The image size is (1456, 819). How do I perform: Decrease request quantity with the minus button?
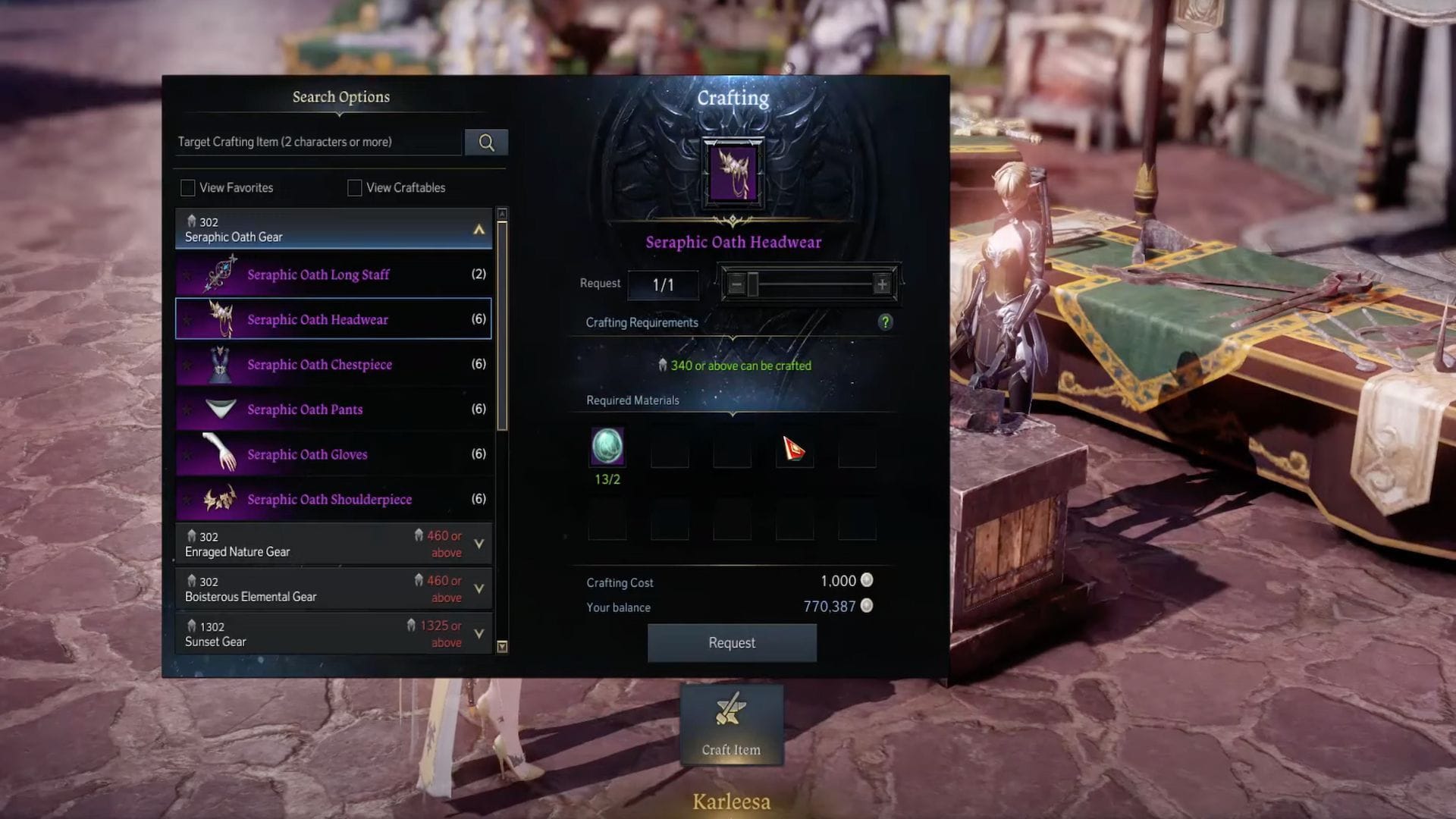coord(737,284)
